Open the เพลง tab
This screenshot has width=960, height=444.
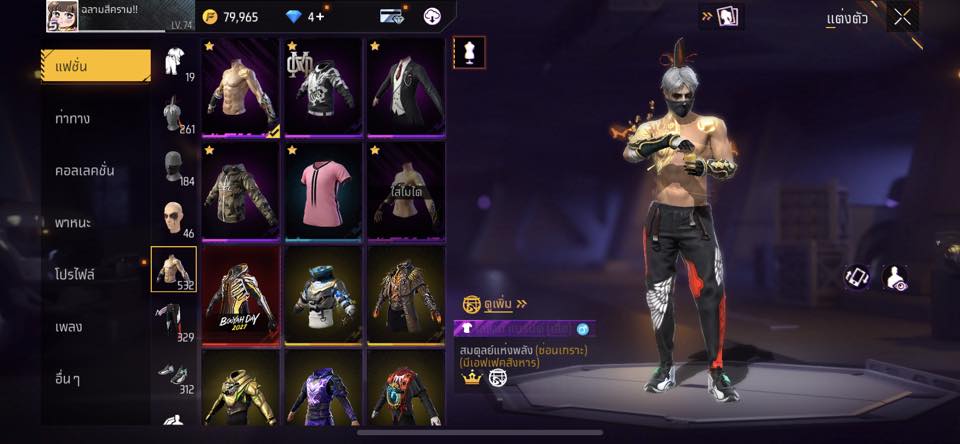[x=69, y=327]
